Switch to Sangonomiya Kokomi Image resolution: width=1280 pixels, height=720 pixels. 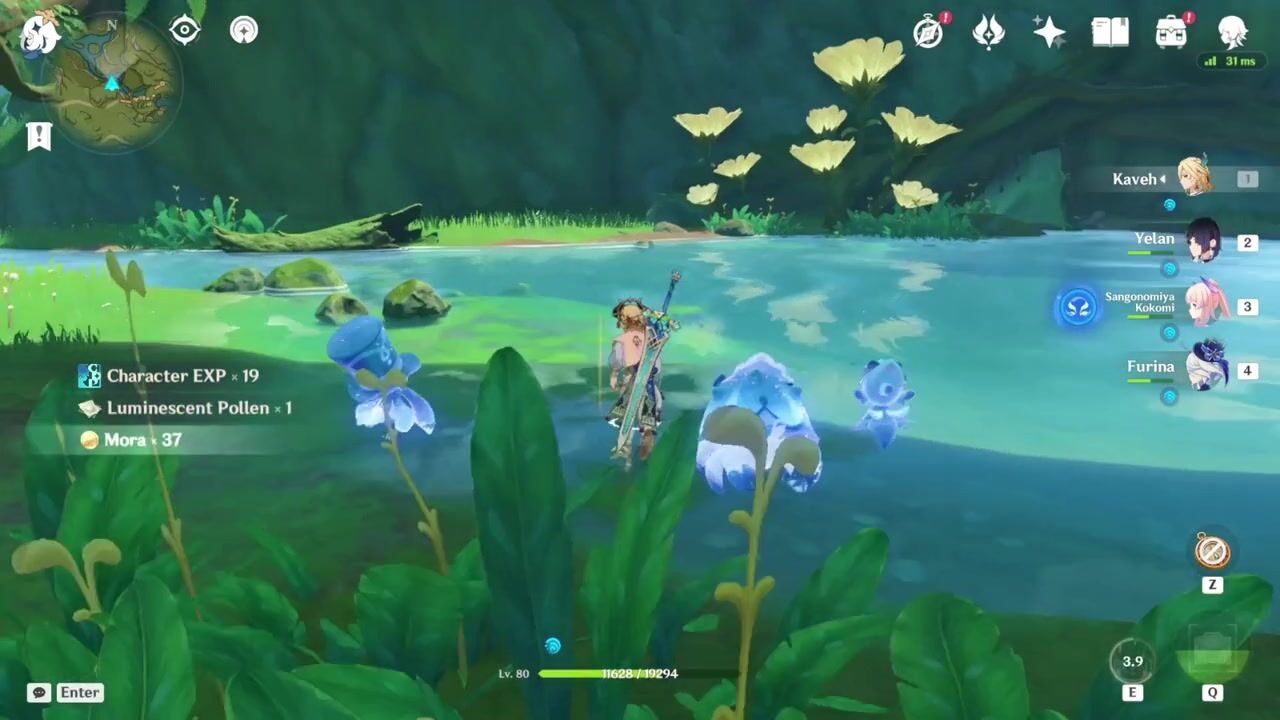(1205, 306)
